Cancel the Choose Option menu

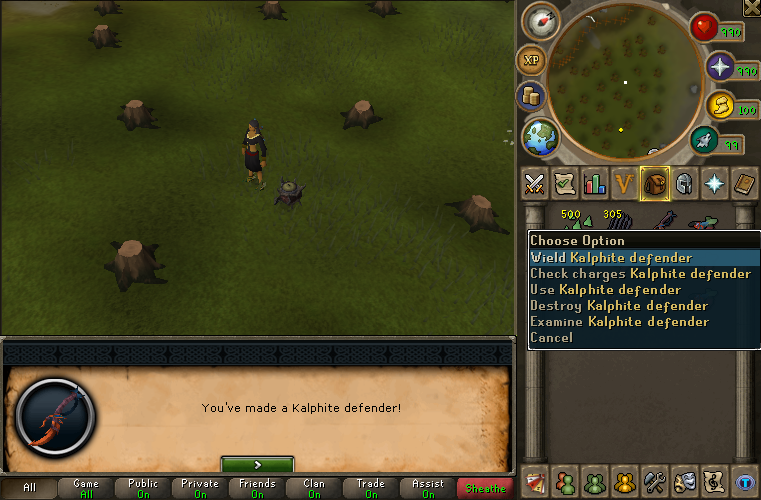coord(551,338)
